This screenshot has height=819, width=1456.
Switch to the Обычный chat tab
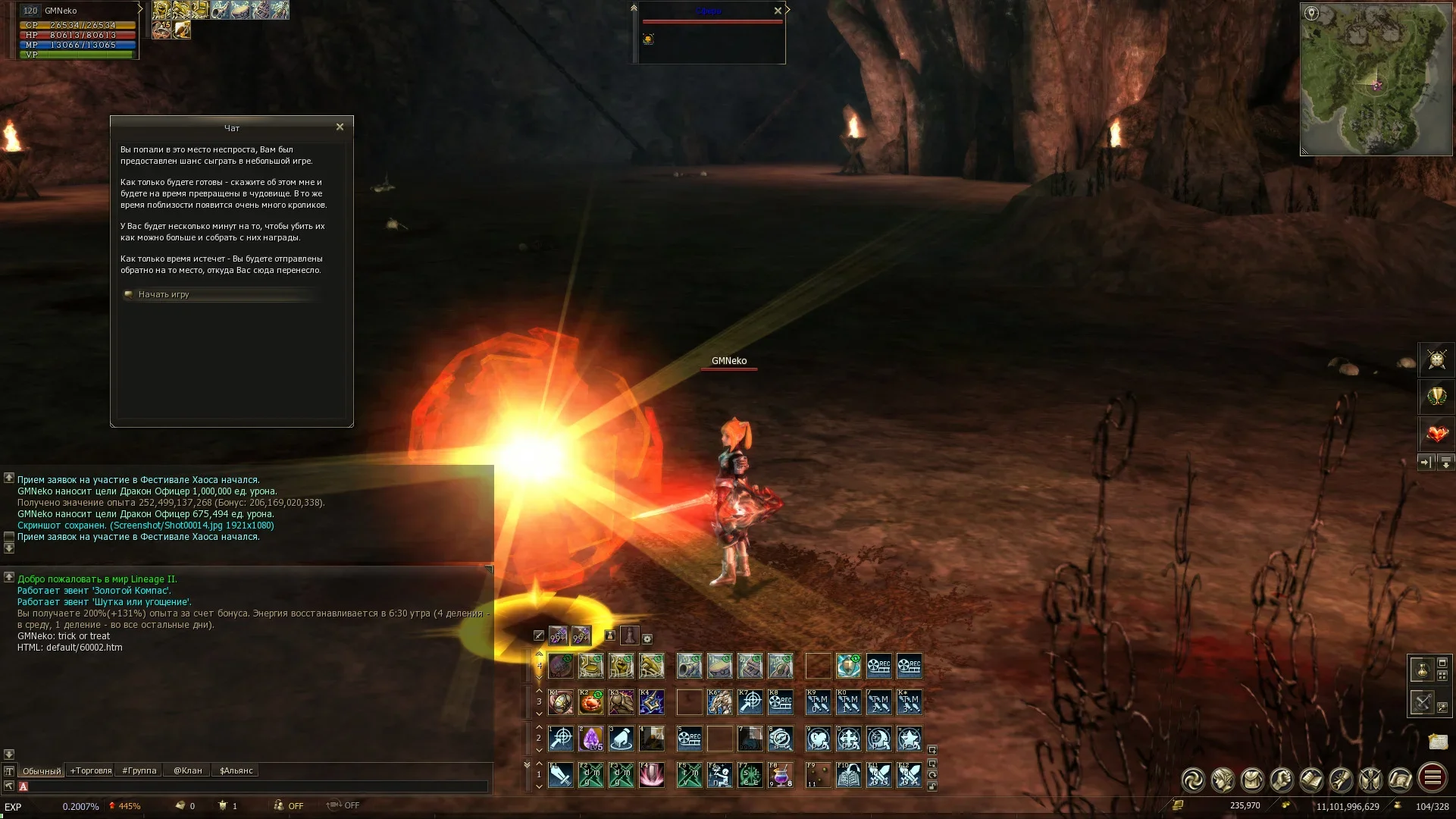click(42, 770)
